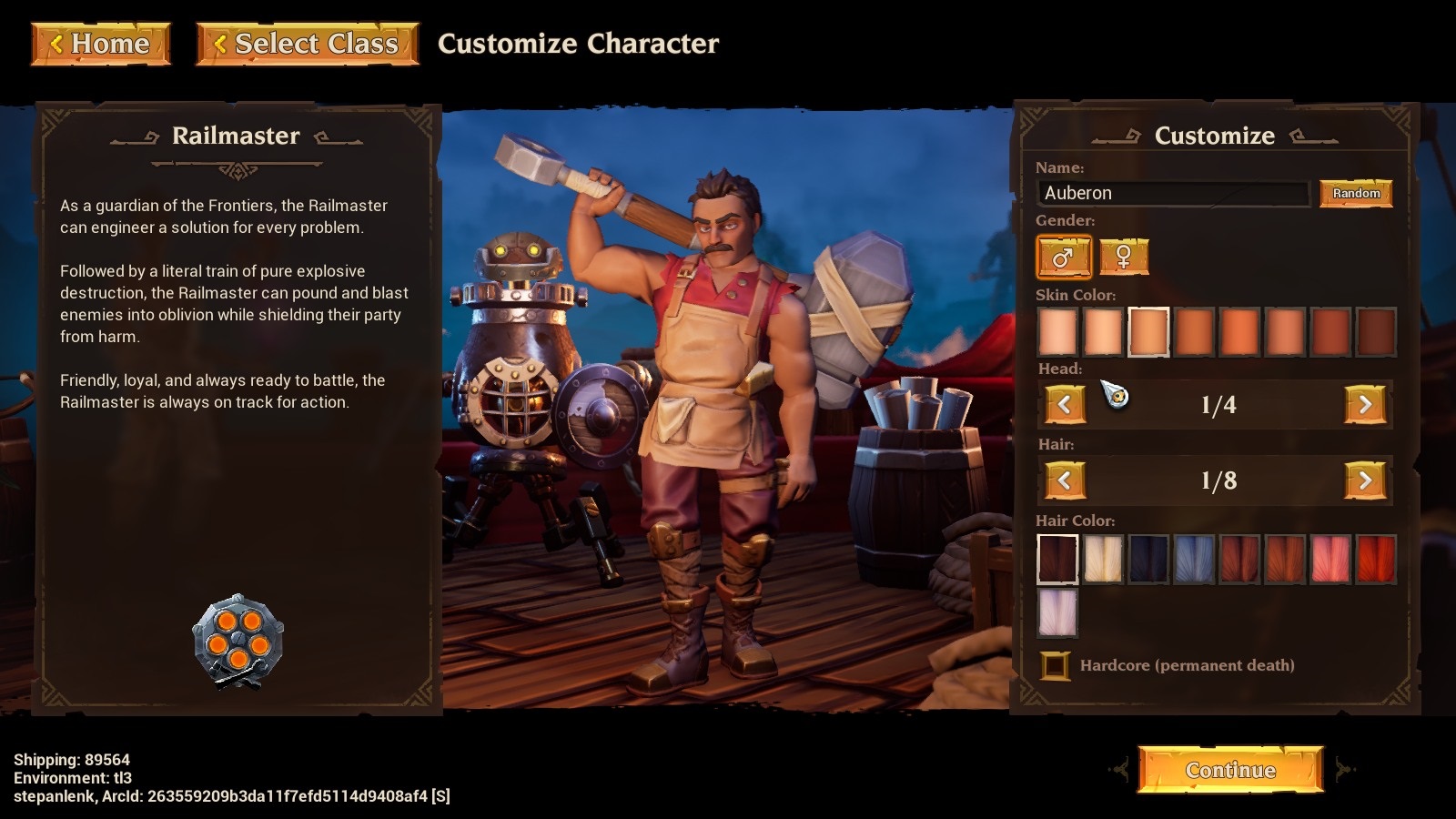Select the male gender option
Image resolution: width=1456 pixels, height=819 pixels.
[1063, 258]
